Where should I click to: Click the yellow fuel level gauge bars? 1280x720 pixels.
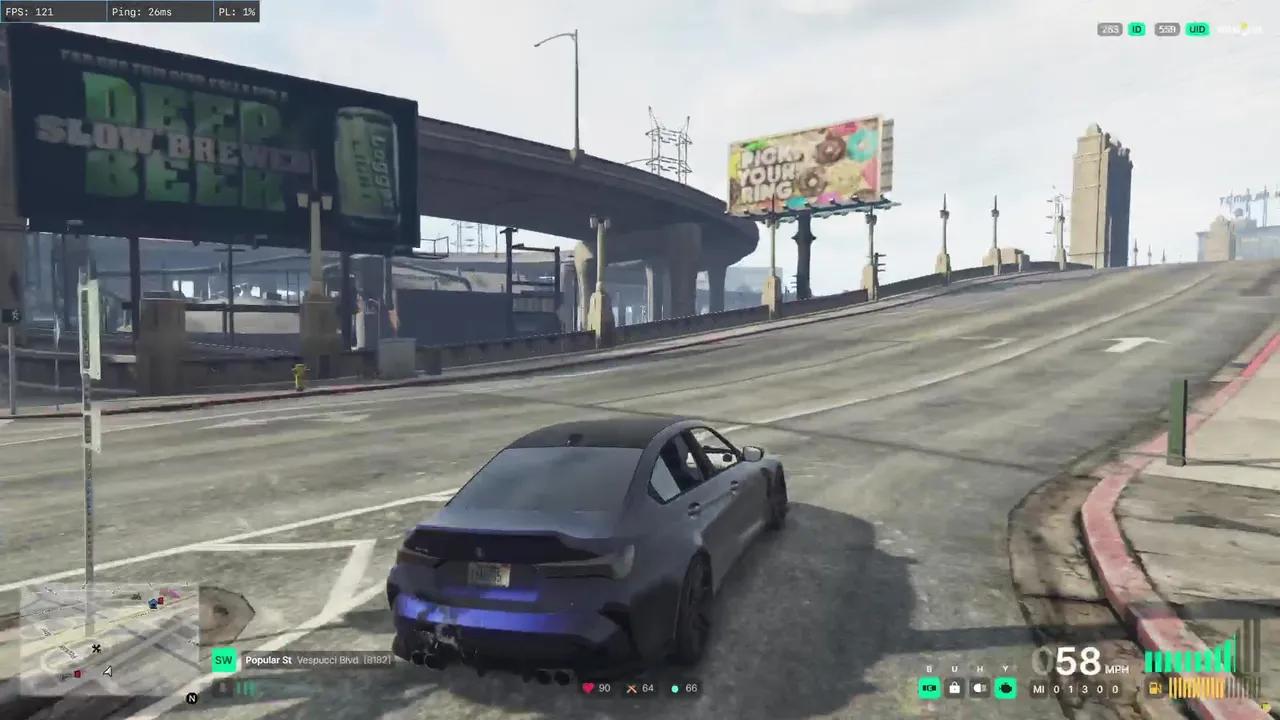1195,688
